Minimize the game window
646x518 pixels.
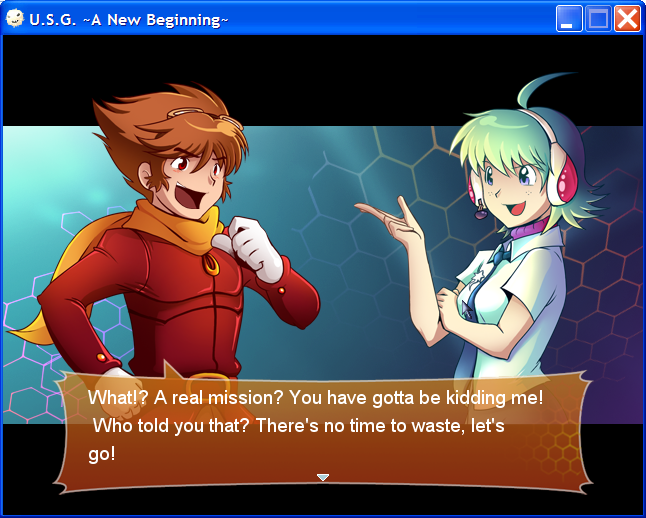point(569,19)
